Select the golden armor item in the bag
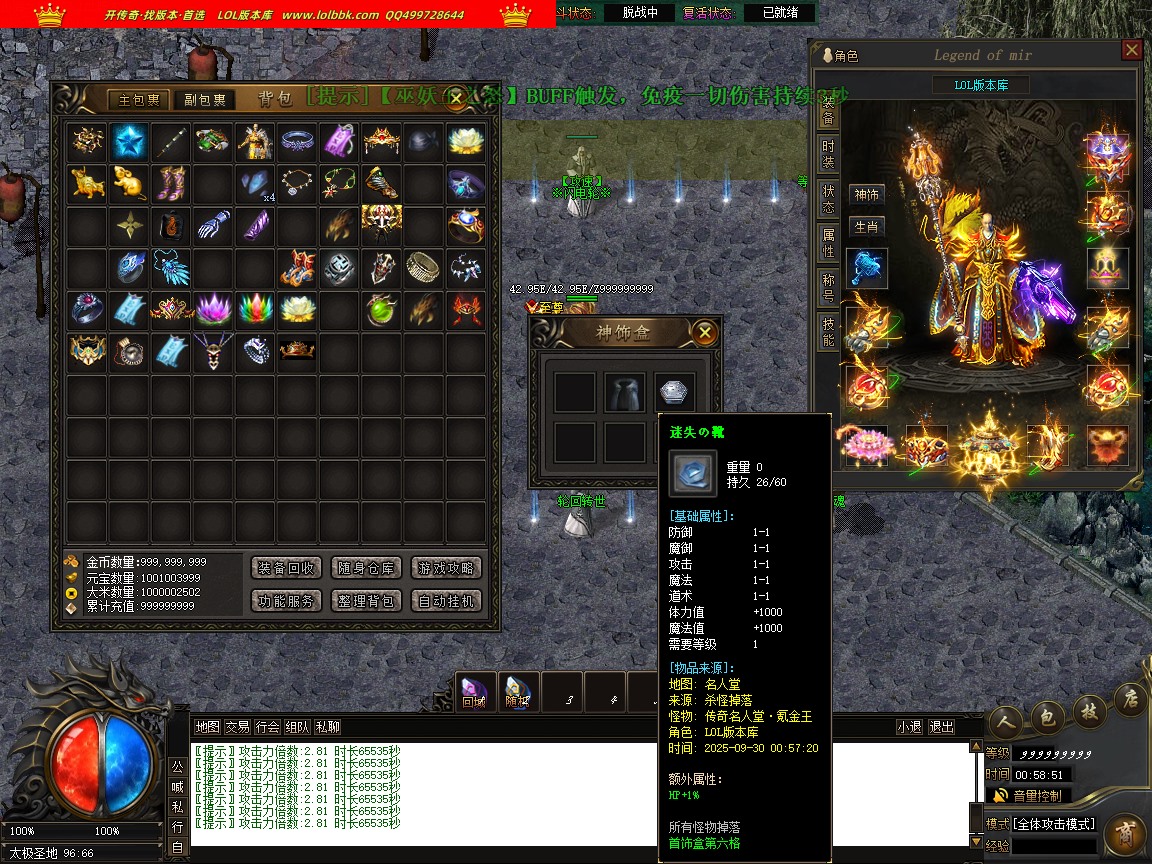Viewport: 1152px width, 864px height. tap(255, 141)
